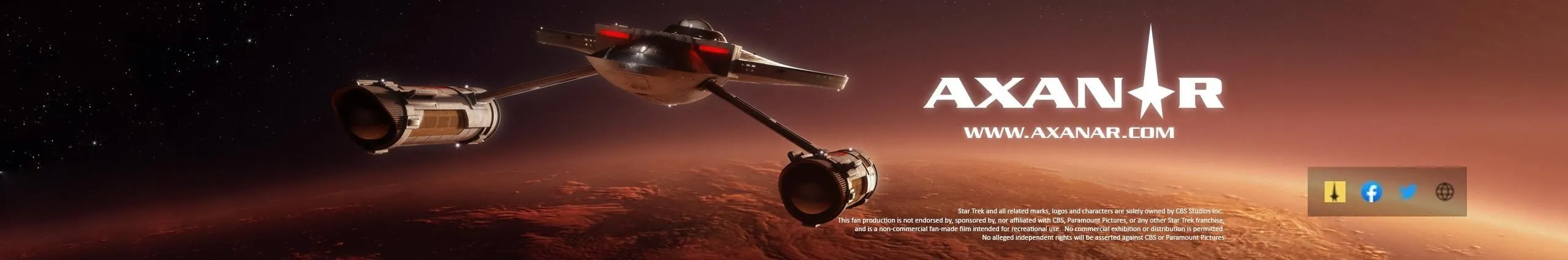Click the globe website icon
The image size is (1568, 260).
tap(1444, 192)
